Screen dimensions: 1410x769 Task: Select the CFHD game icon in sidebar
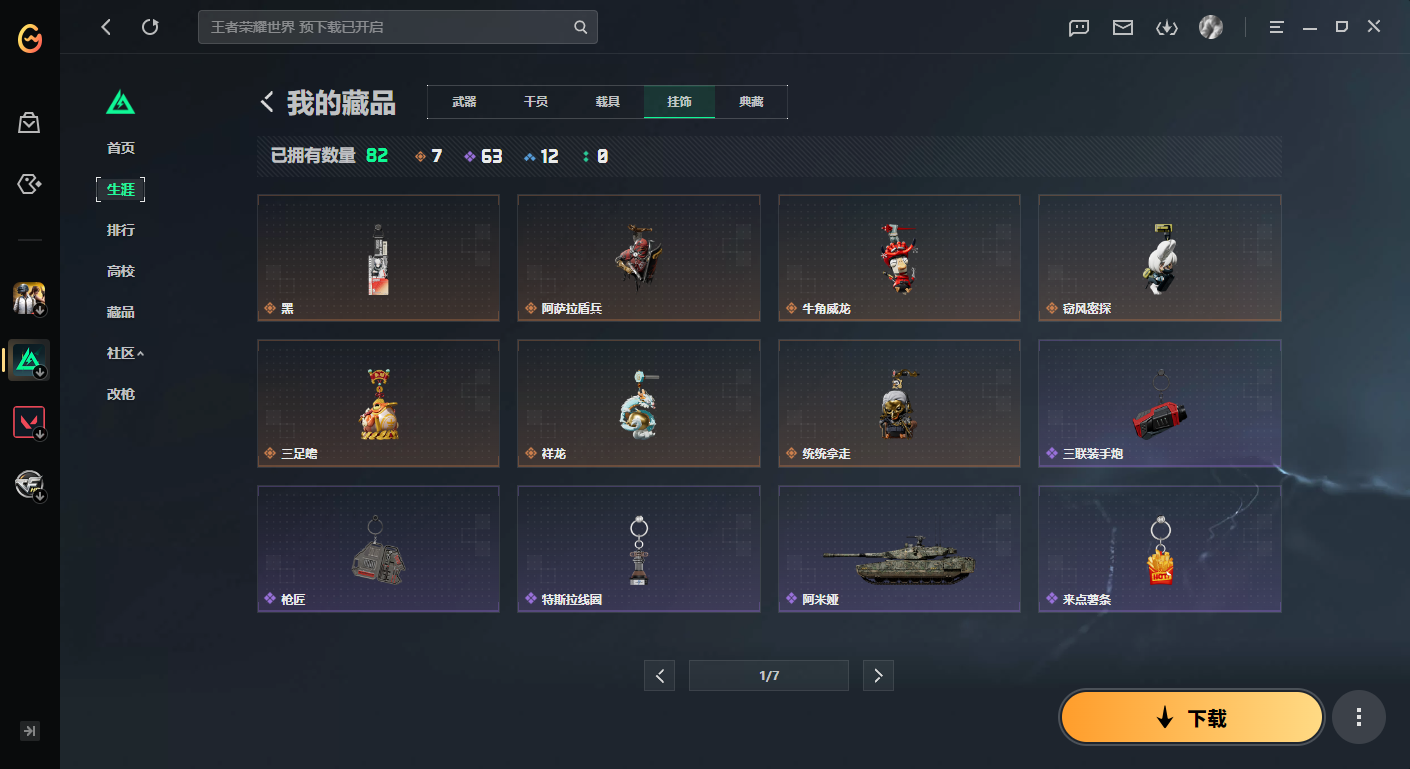pyautogui.click(x=28, y=484)
